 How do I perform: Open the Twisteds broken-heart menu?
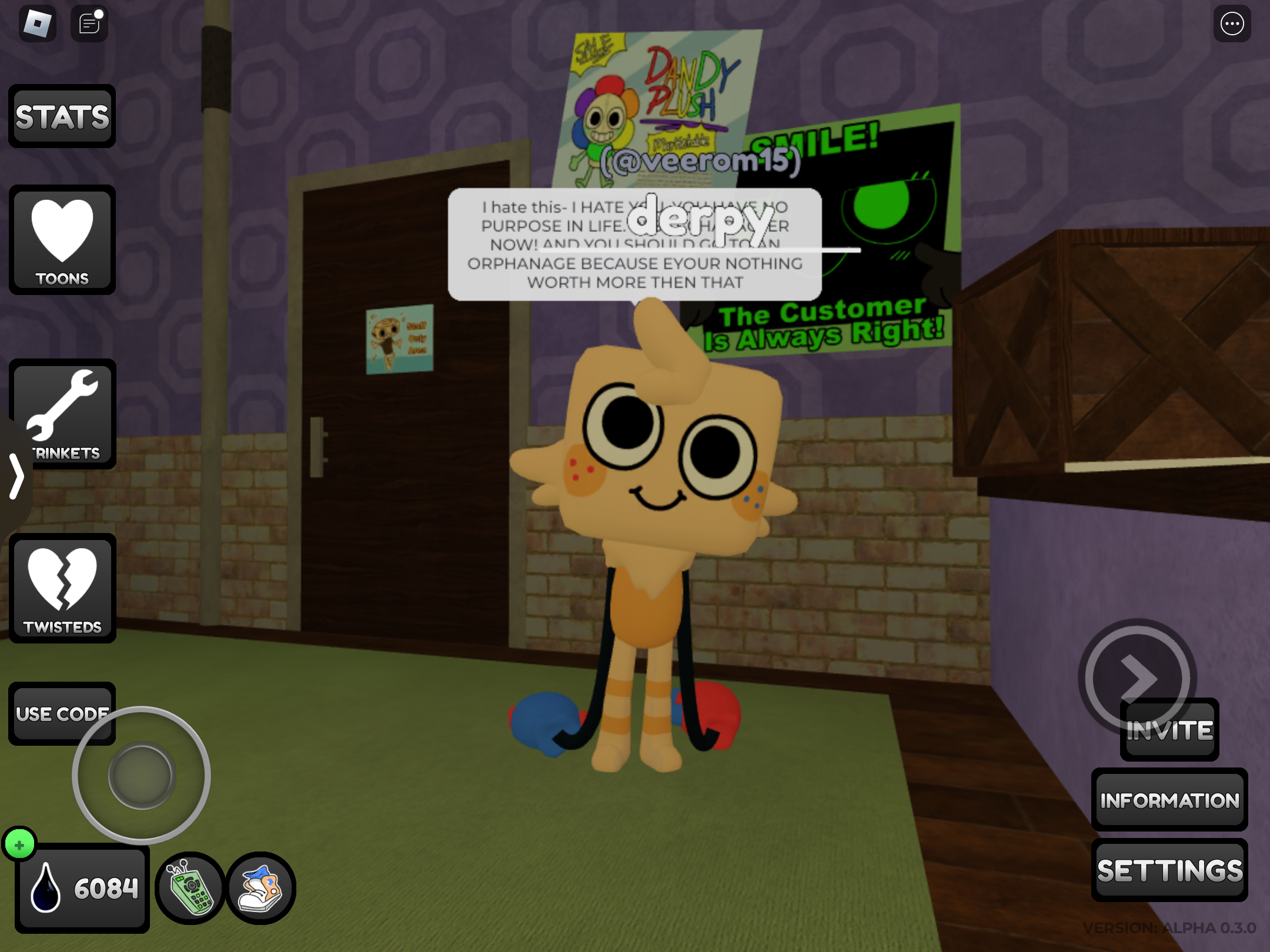click(x=62, y=588)
